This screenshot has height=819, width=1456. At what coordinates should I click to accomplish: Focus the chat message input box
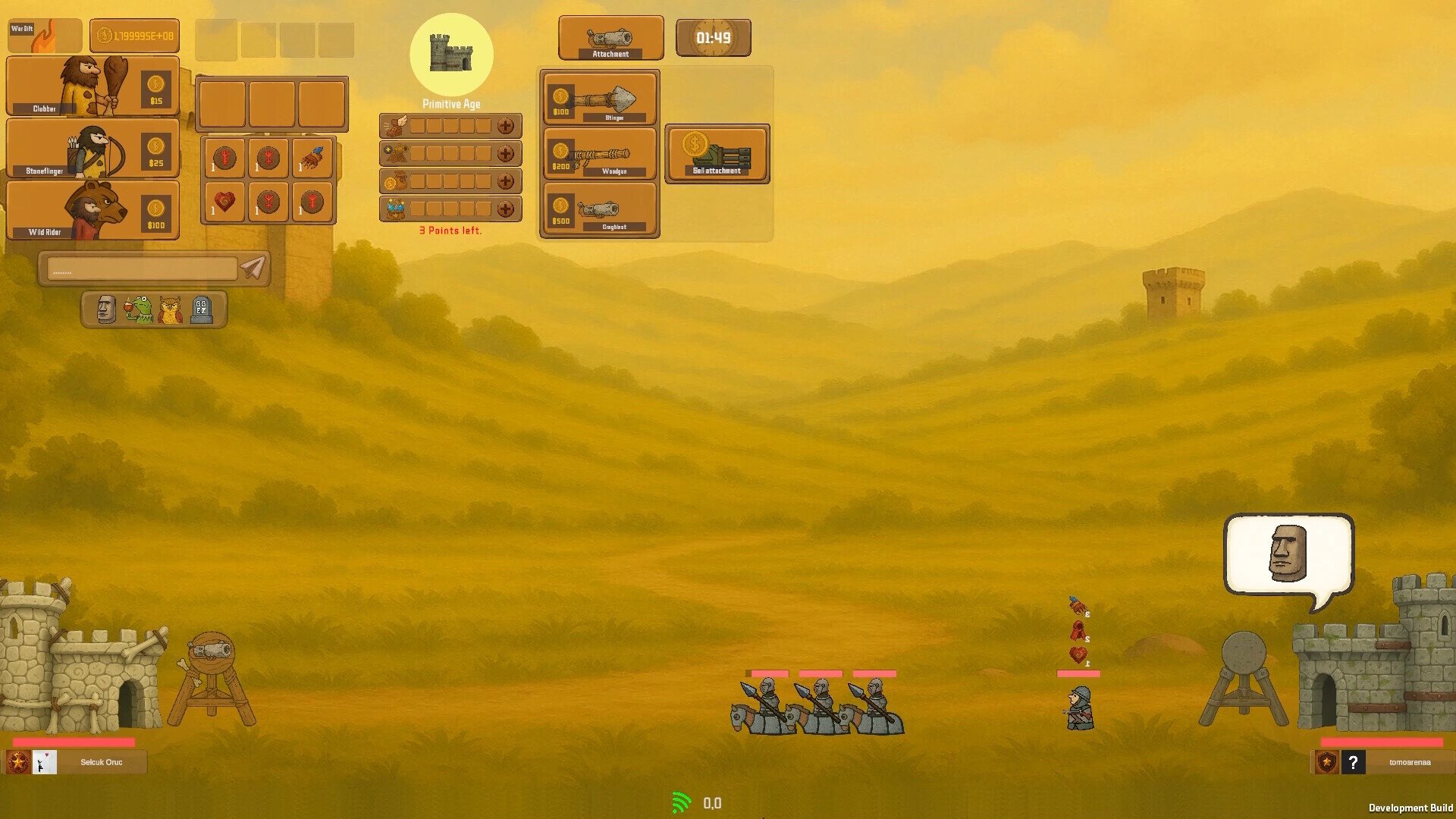pyautogui.click(x=142, y=268)
